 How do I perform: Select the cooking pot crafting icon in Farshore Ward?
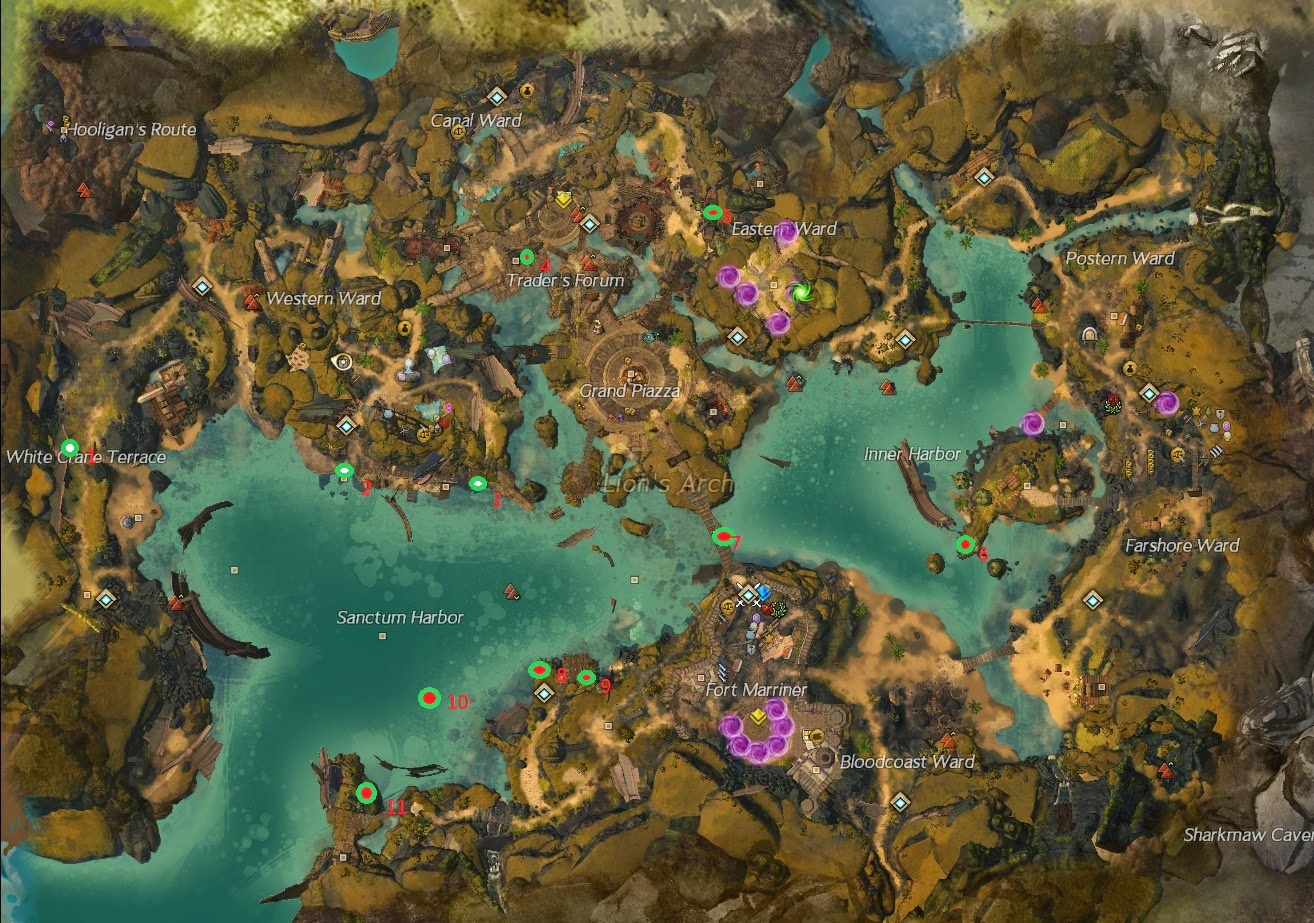click(x=1215, y=427)
